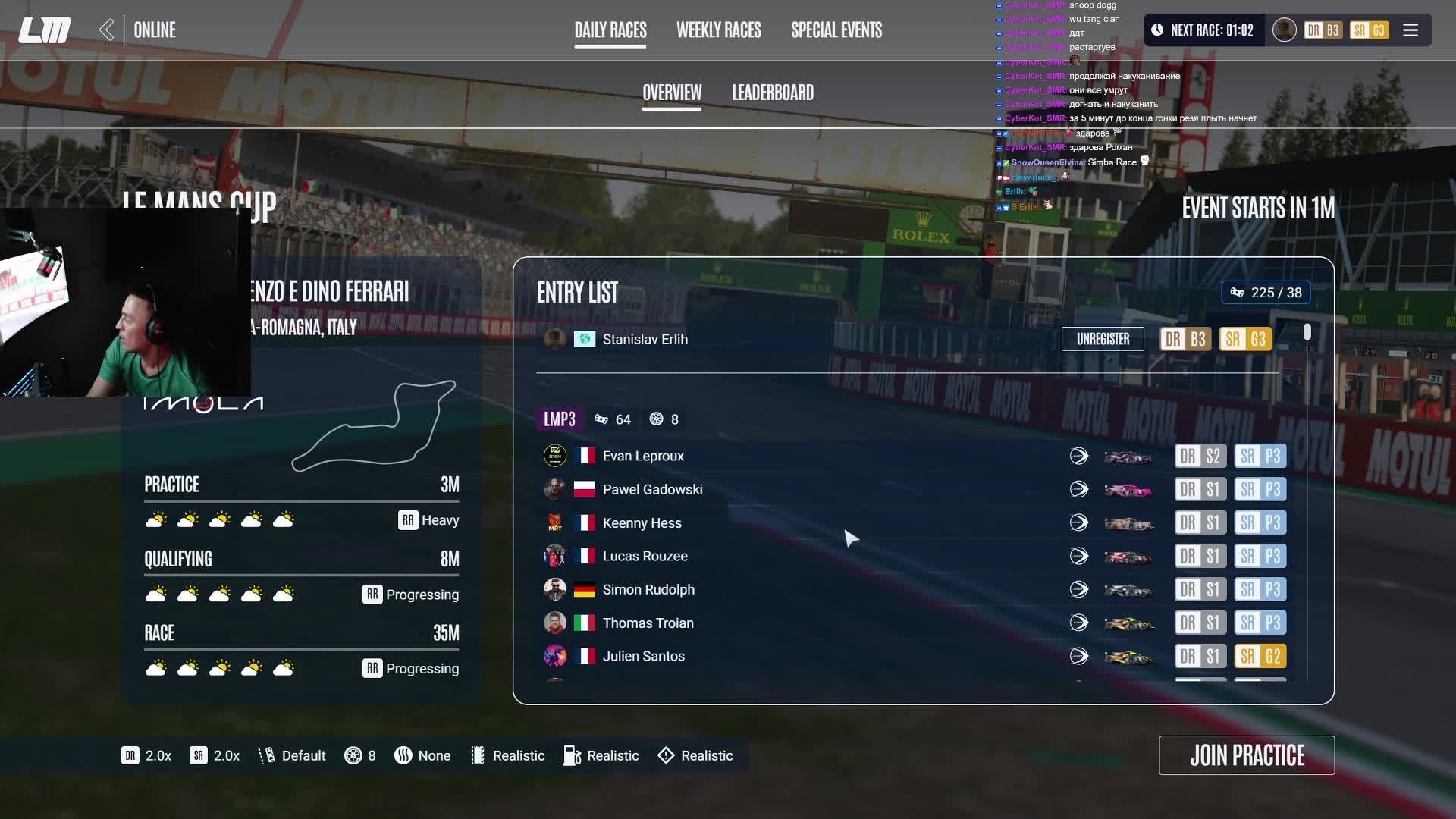Select the Daily Races tab

pos(610,30)
